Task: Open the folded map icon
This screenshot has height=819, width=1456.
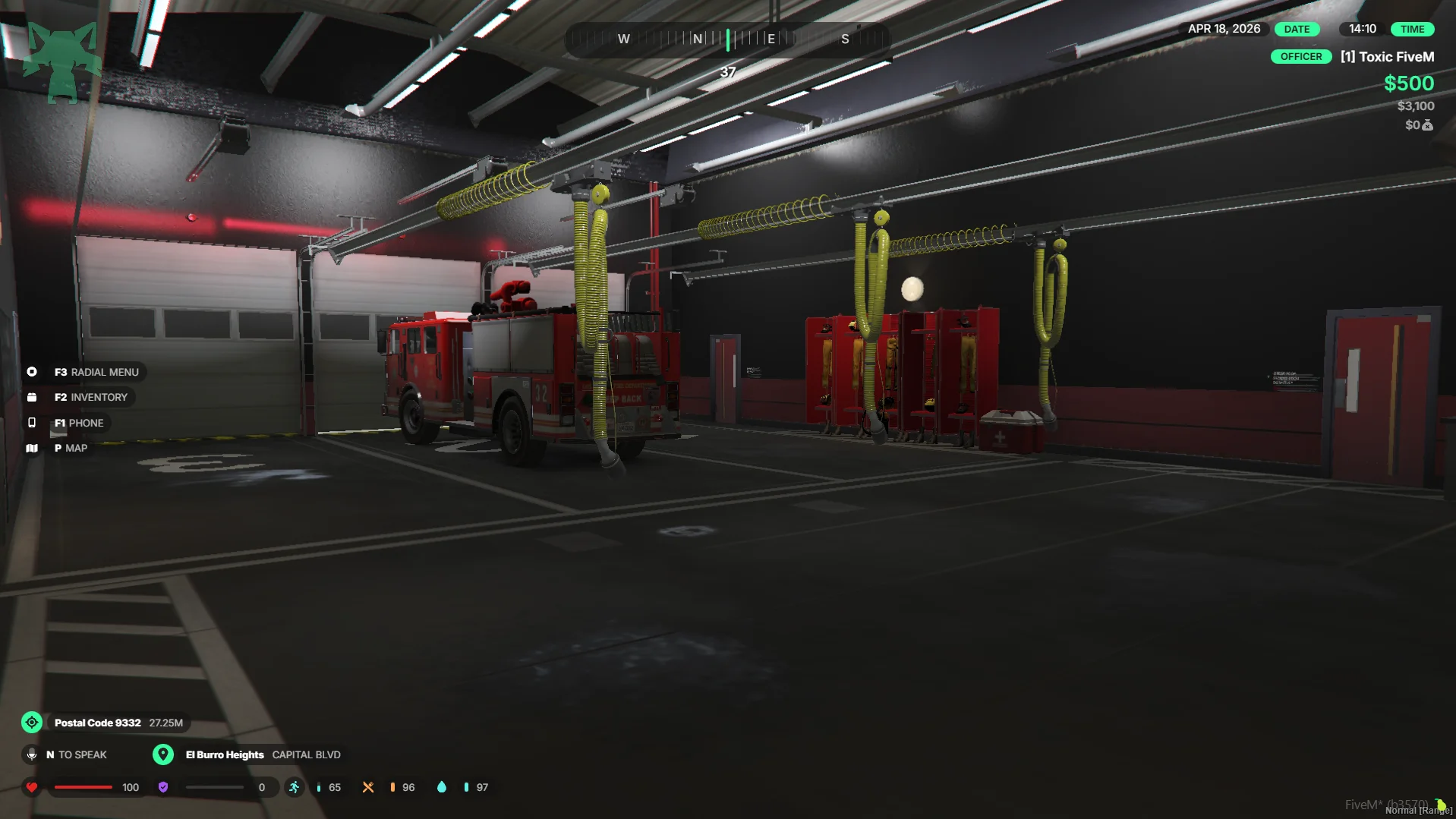Action: point(32,449)
